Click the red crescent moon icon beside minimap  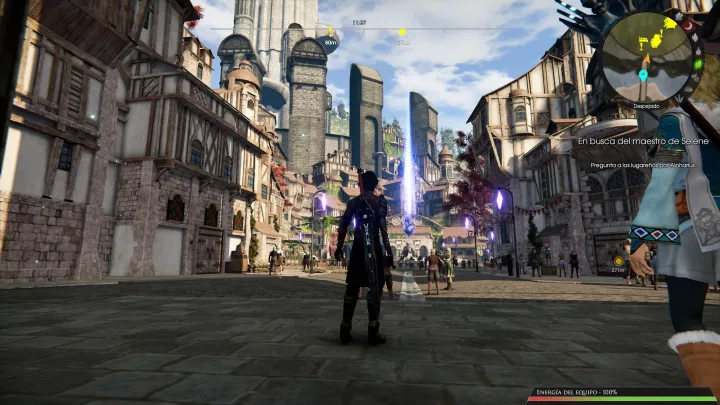point(686,25)
